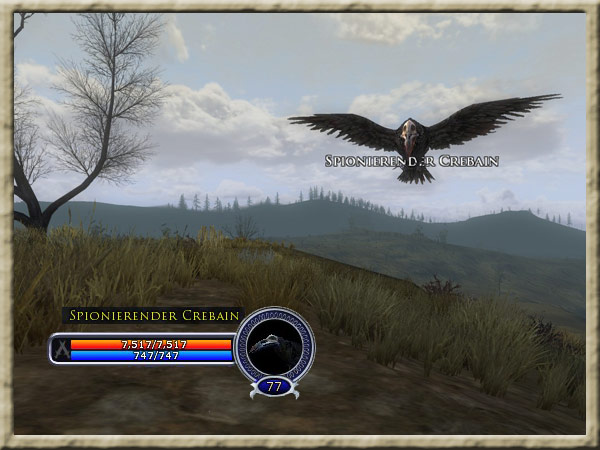Viewport: 600px width, 450px height.
Task: Click the small emblem left of the target bars
Action: [60, 349]
